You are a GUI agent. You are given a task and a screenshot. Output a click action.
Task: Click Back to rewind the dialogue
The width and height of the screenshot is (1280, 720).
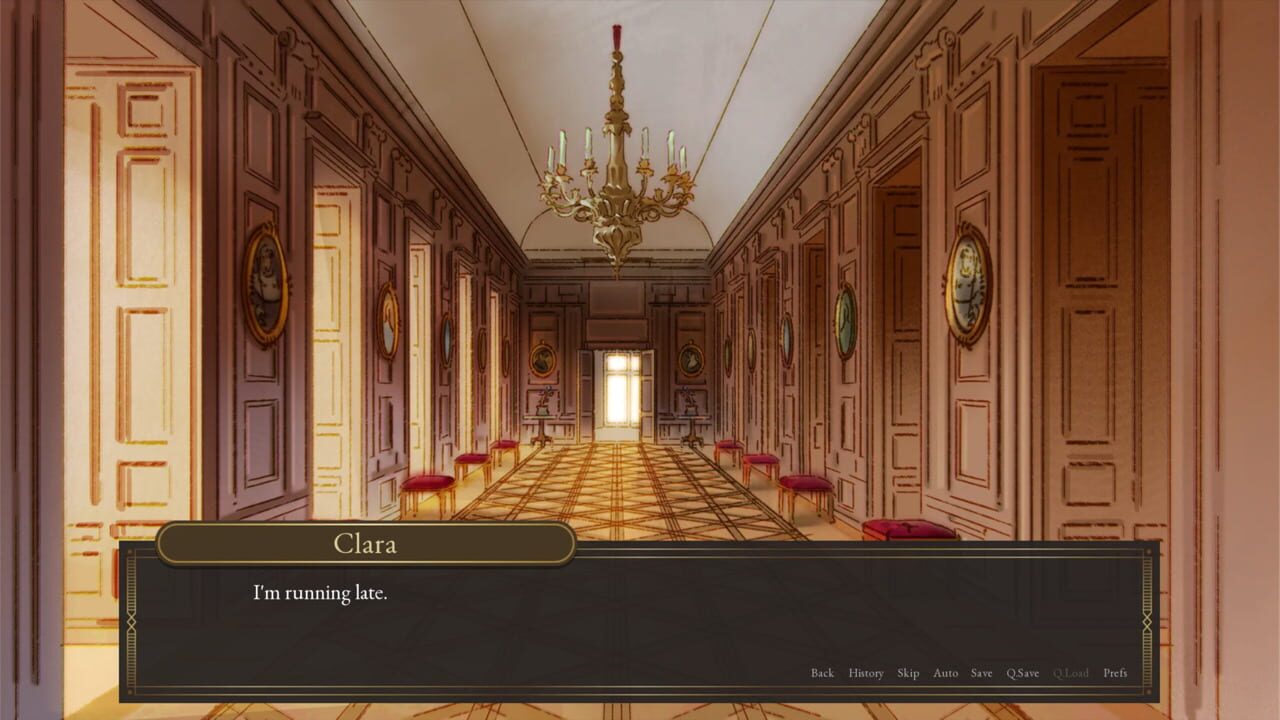822,673
